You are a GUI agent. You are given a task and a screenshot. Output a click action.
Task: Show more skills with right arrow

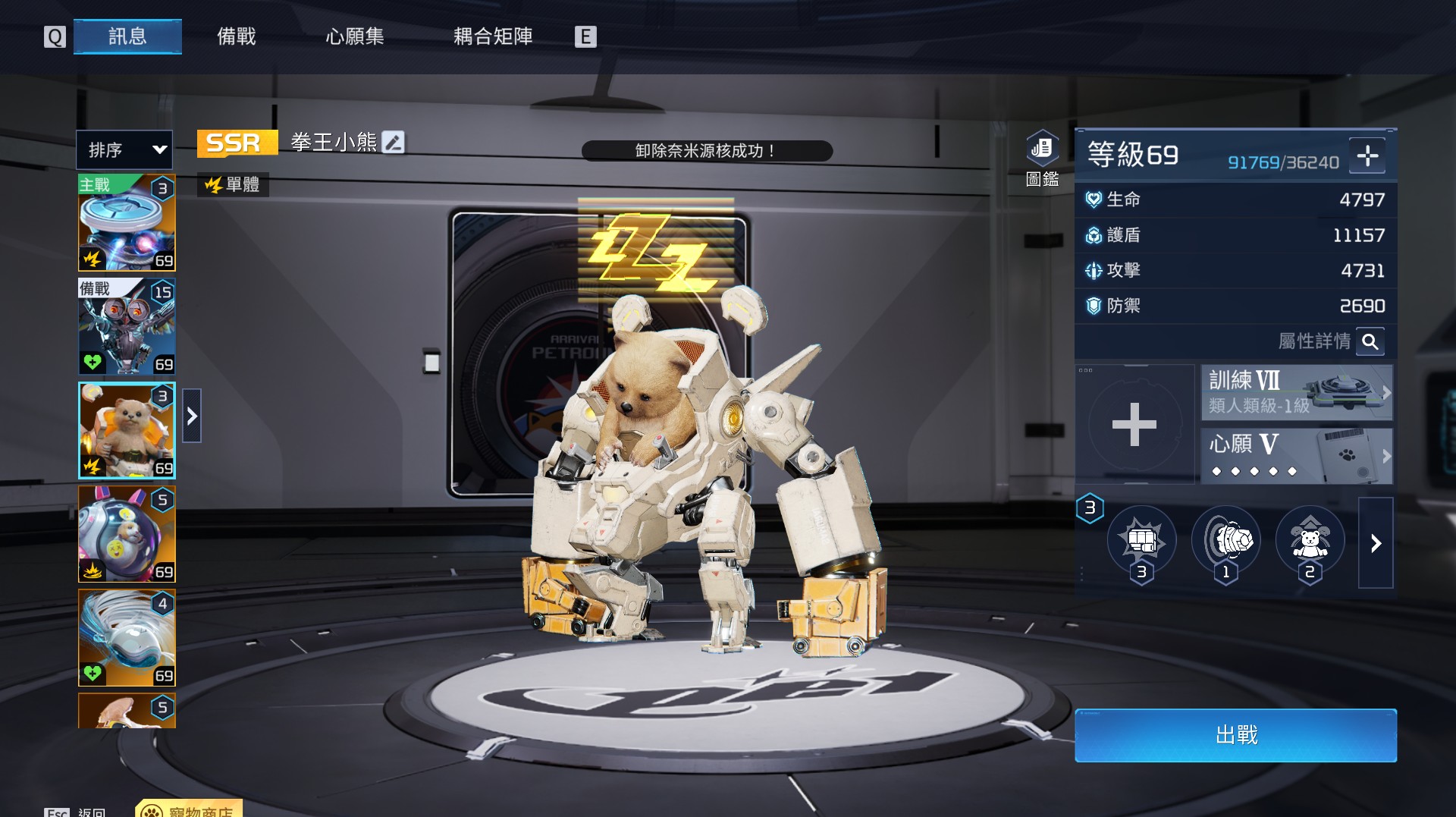[x=1376, y=543]
